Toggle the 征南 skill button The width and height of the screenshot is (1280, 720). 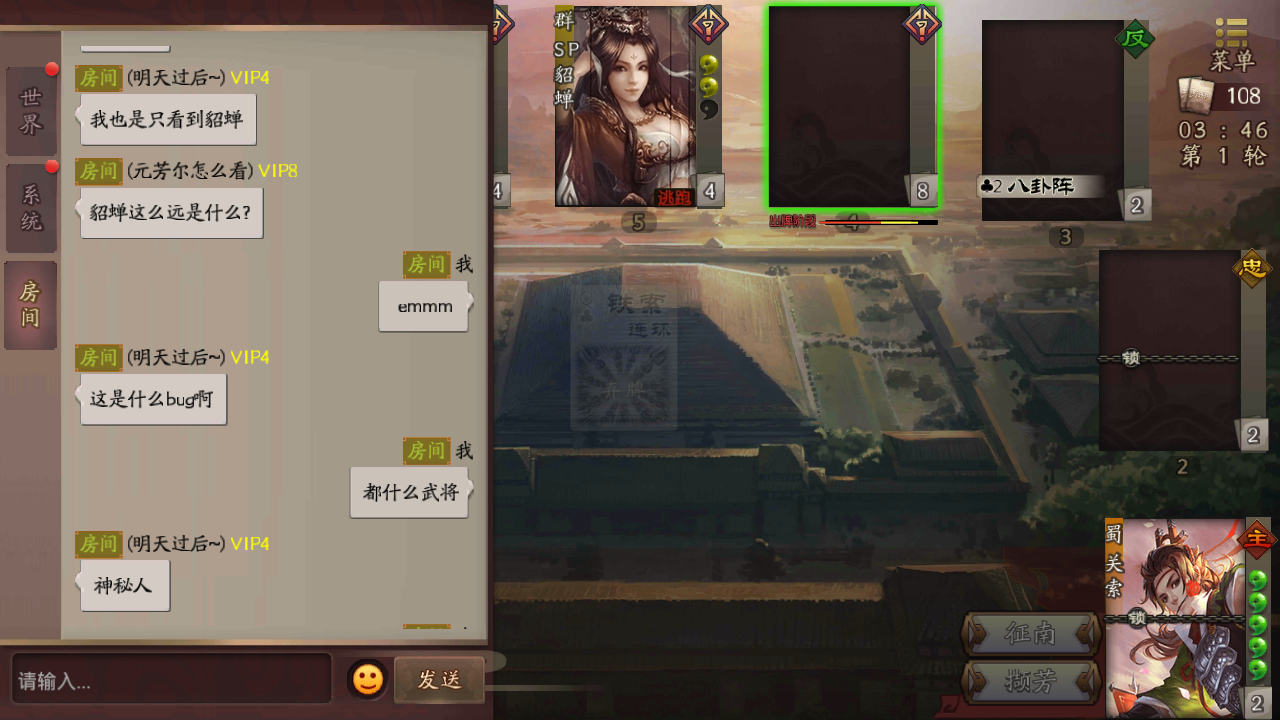pyautogui.click(x=1032, y=635)
